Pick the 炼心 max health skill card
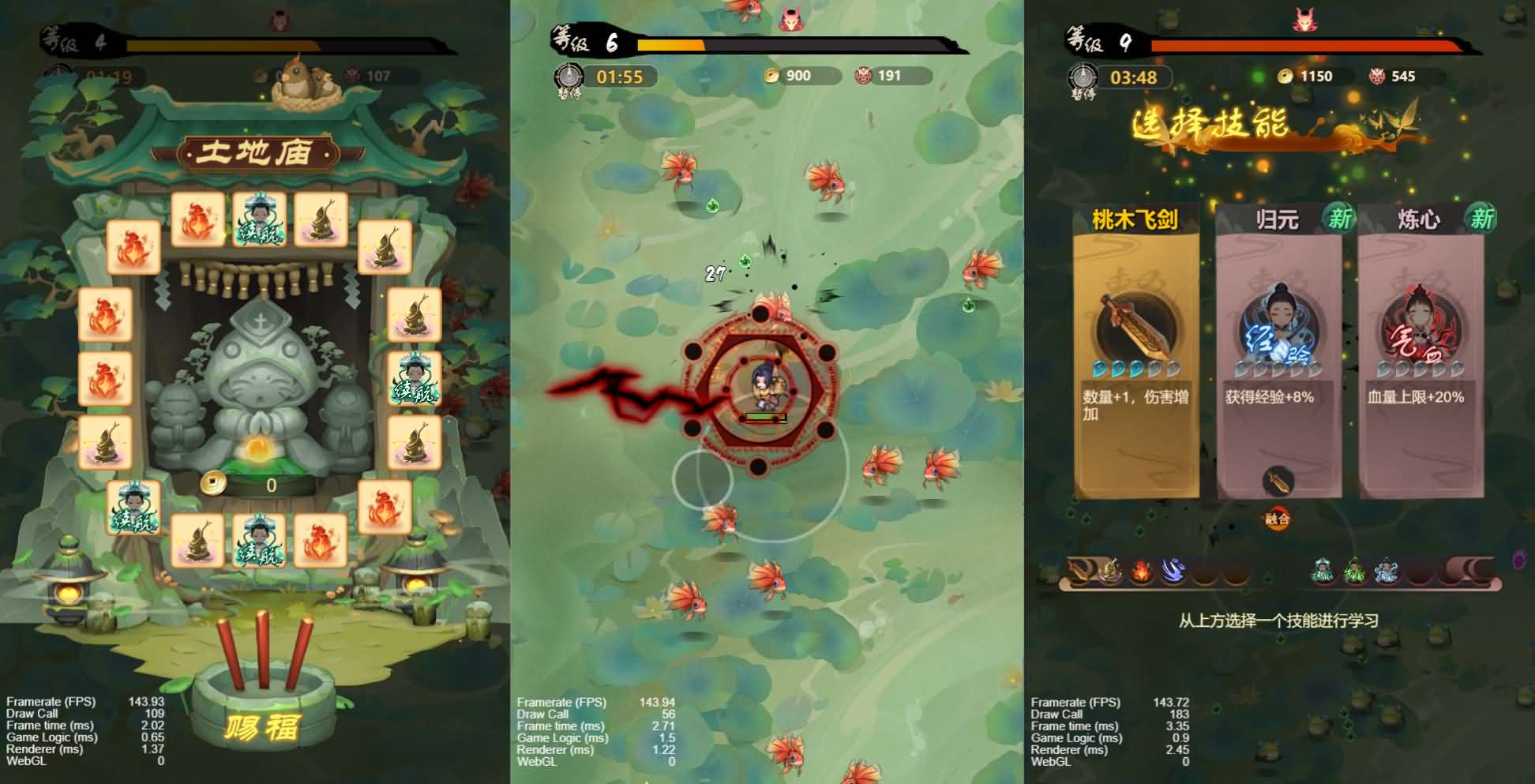This screenshot has height=784, width=1535. pyautogui.click(x=1420, y=351)
